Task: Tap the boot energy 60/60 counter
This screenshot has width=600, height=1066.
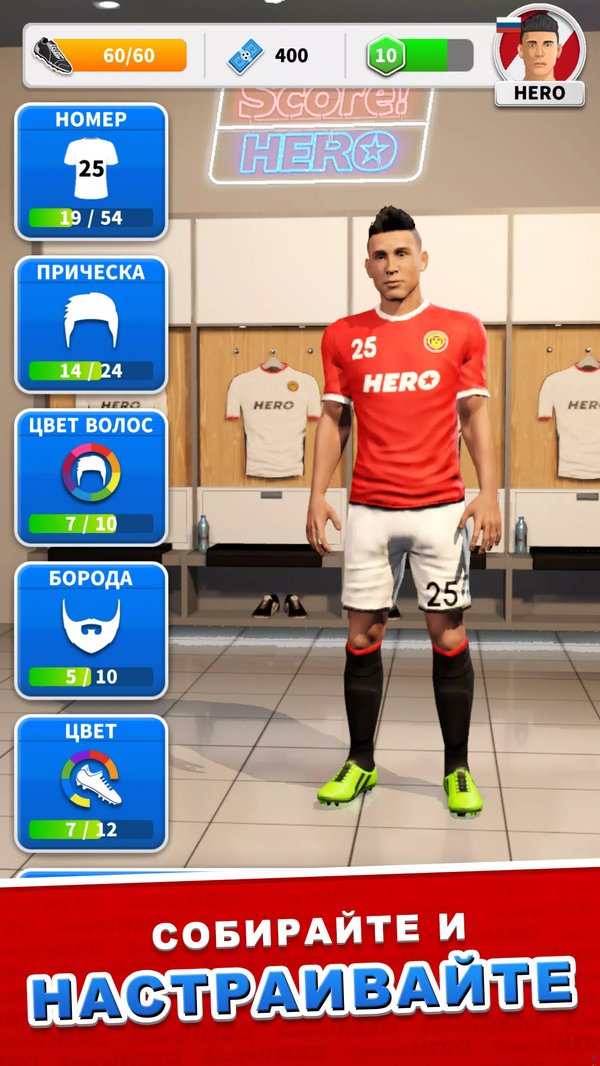Action: click(x=112, y=55)
